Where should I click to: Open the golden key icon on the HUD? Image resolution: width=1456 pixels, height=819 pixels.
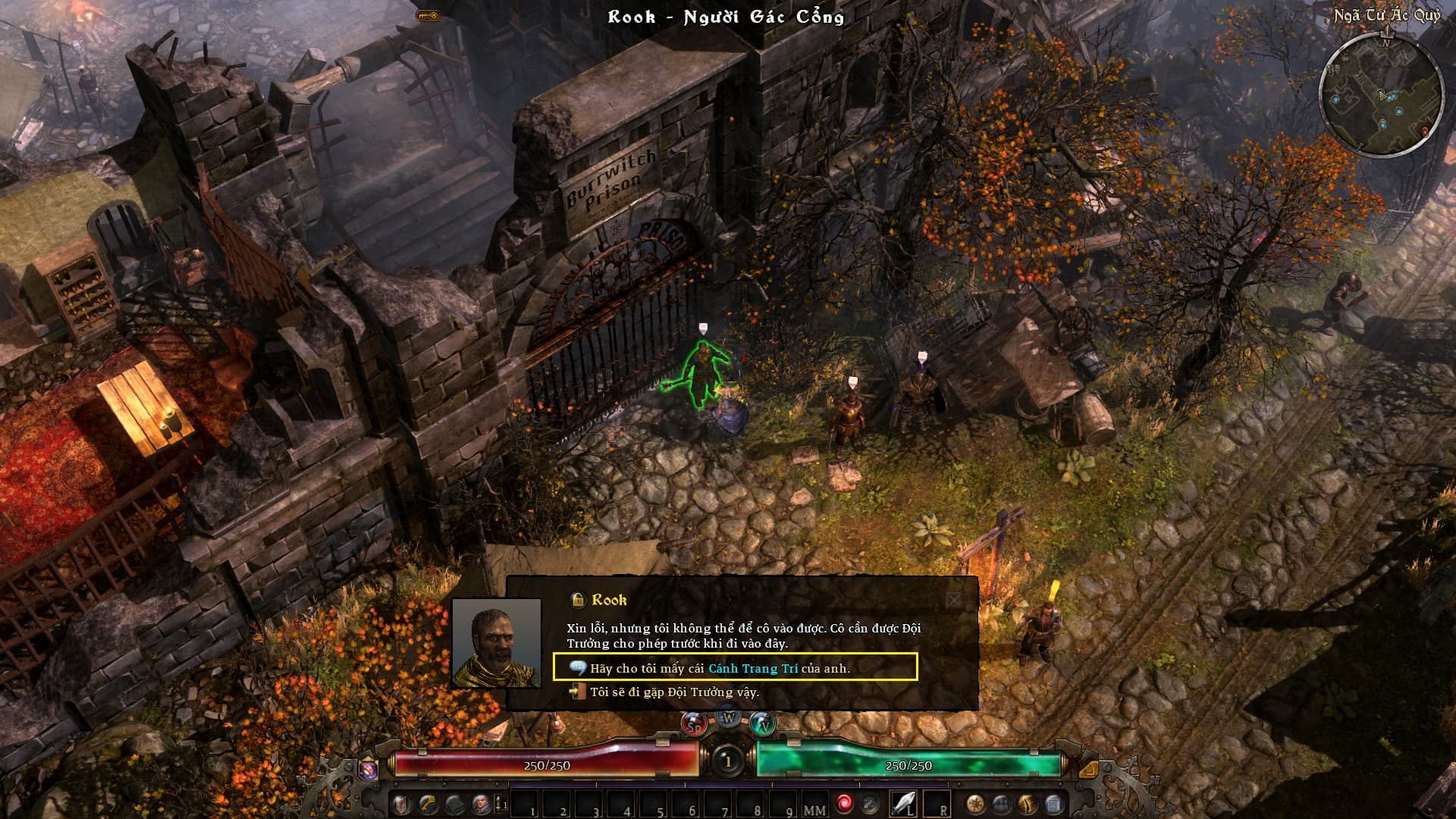pyautogui.click(x=428, y=804)
